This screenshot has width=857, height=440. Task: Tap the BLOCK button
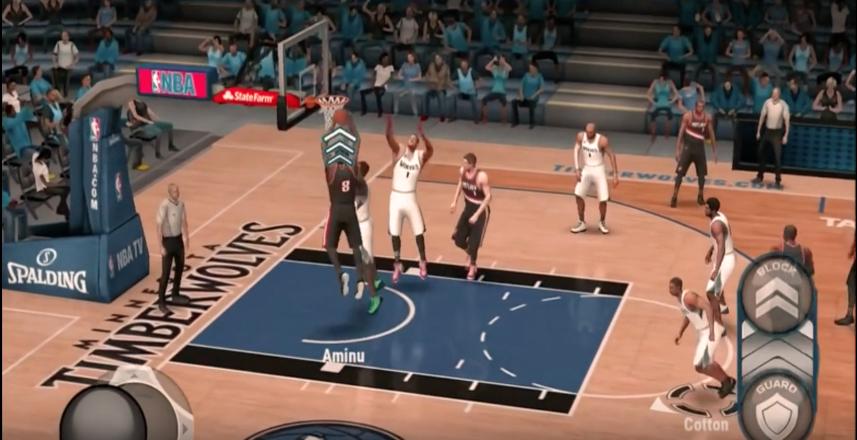776,292
